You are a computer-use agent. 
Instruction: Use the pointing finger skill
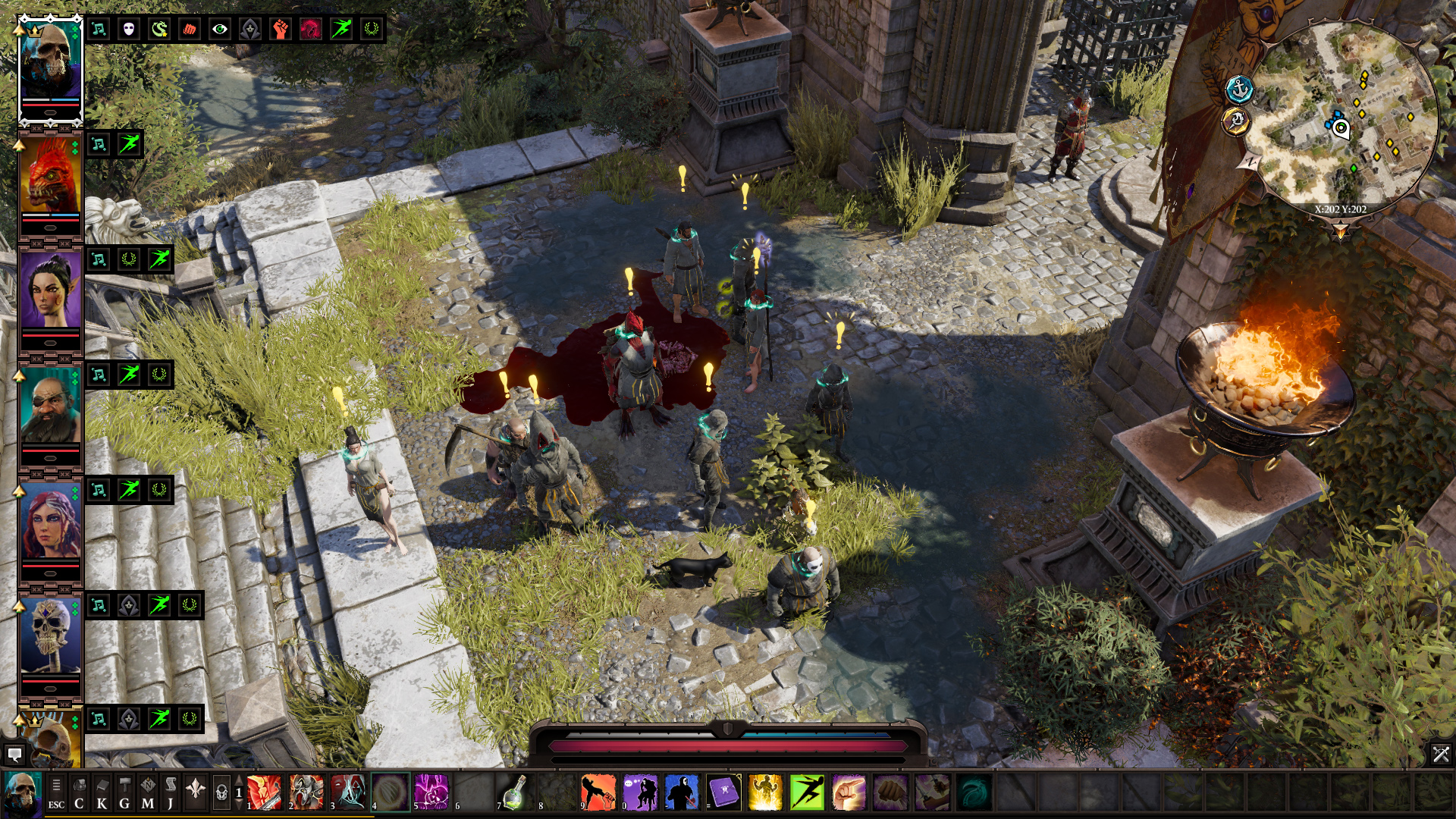coord(849,792)
